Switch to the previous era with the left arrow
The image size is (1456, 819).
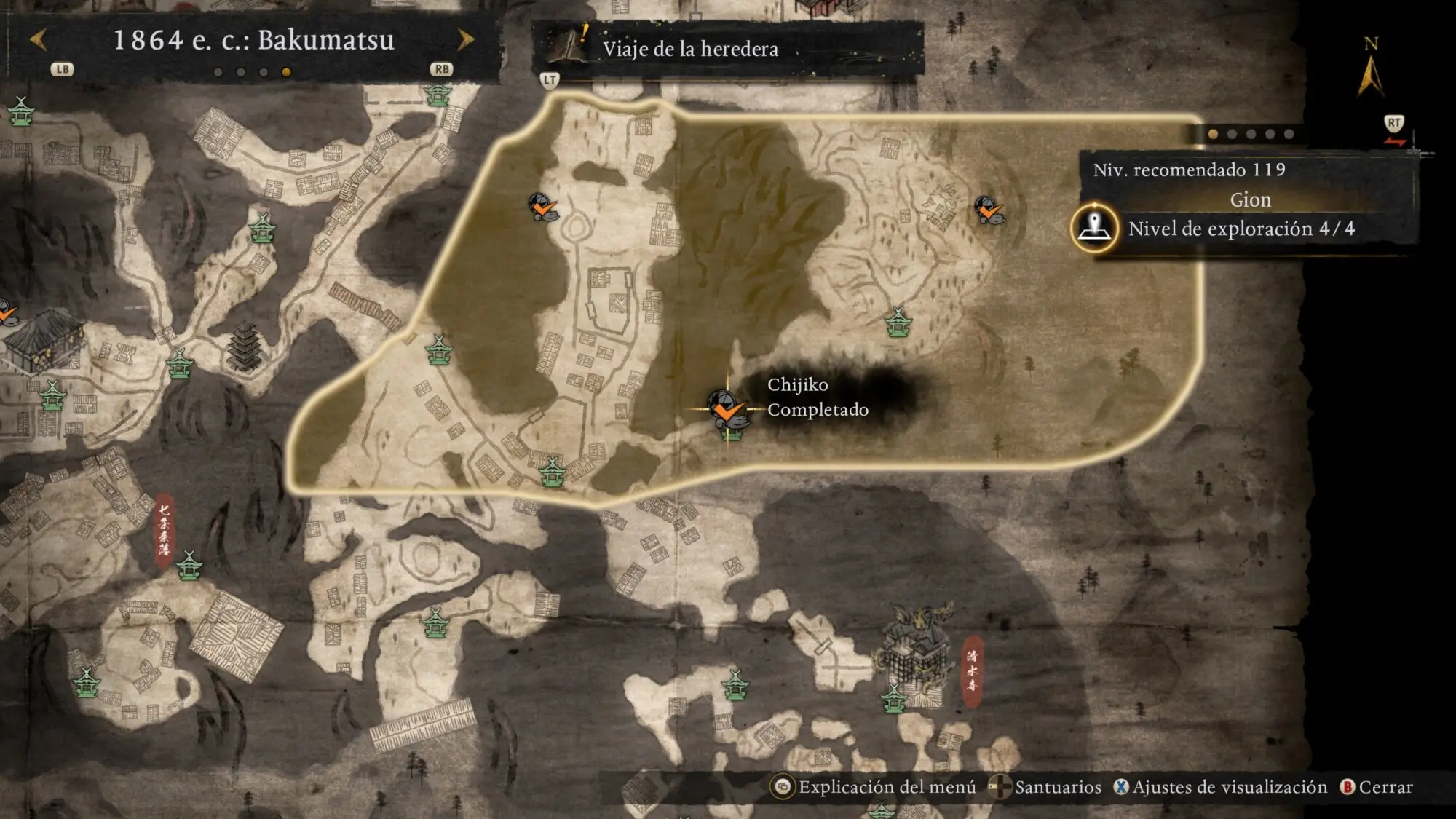coord(39,39)
